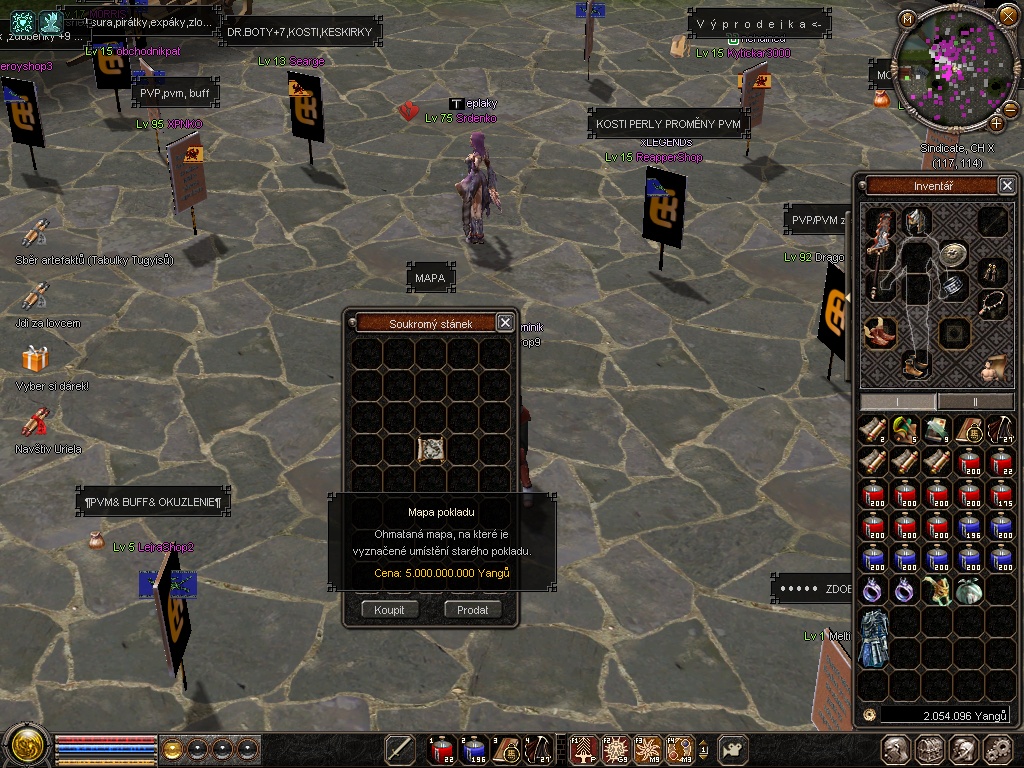Open the Jdi za lovcem quest scroll
The height and width of the screenshot is (768, 1024).
(36, 297)
